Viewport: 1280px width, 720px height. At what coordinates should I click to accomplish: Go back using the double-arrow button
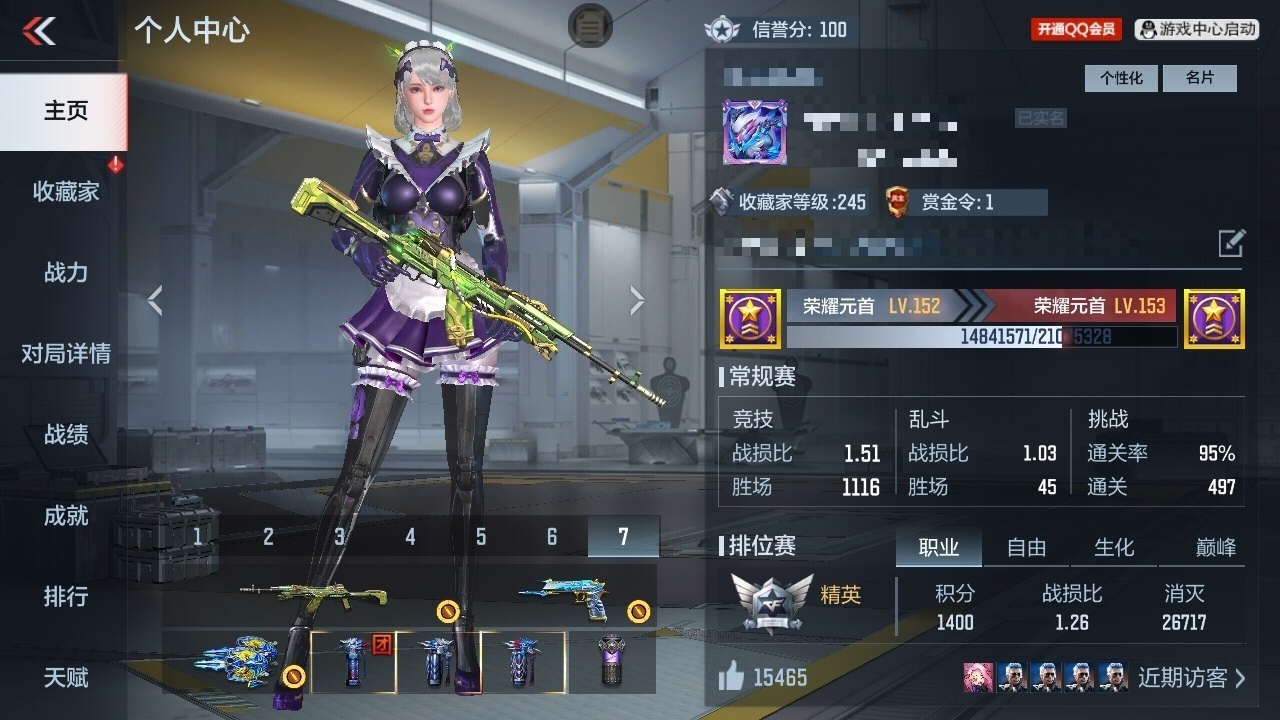[39, 31]
